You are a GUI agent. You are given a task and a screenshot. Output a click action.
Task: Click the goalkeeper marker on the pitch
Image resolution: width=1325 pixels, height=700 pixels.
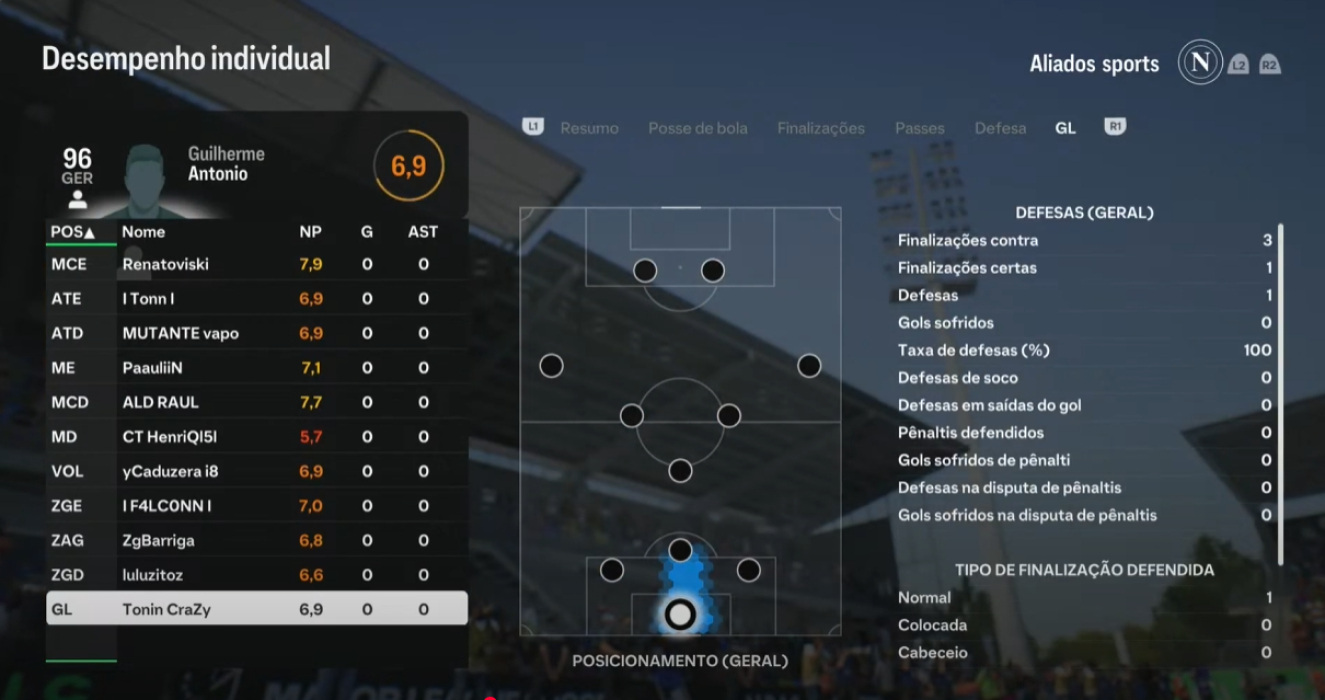(680, 613)
